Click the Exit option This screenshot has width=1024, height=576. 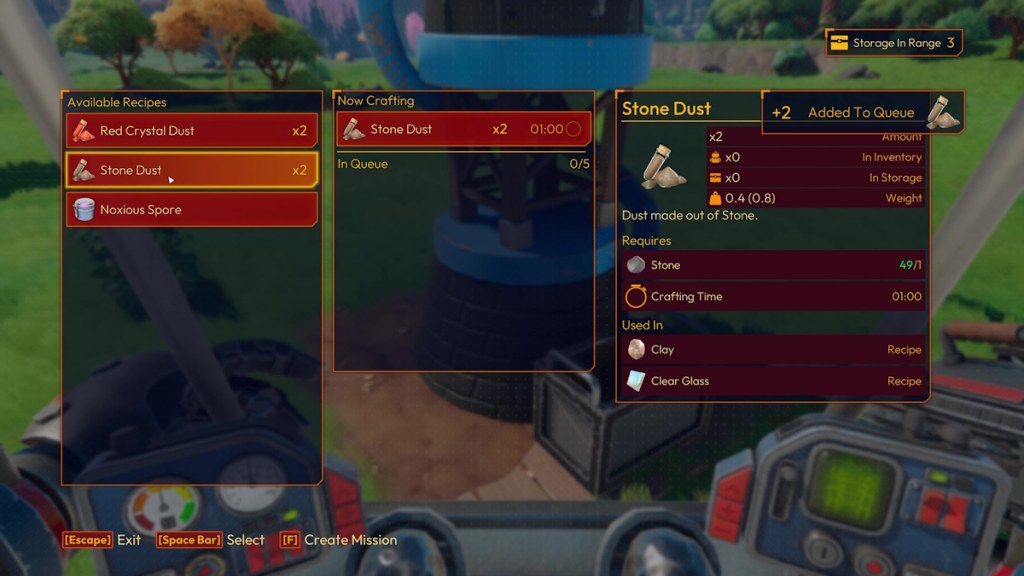pyautogui.click(x=102, y=540)
